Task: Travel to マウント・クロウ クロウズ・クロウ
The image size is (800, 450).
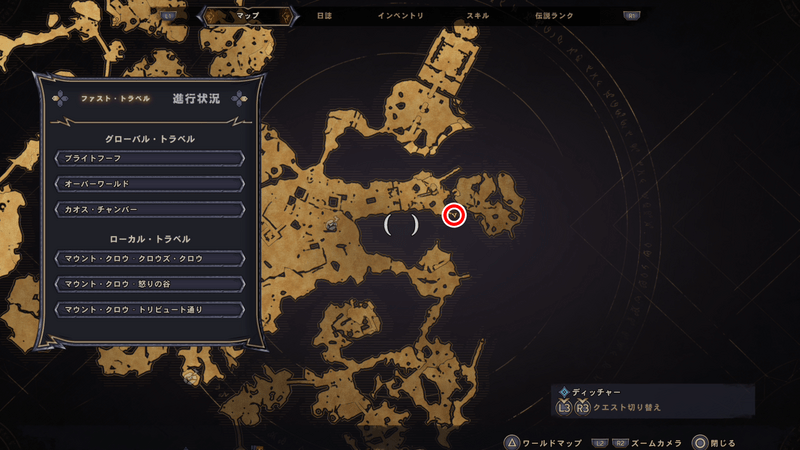Action: 149,259
